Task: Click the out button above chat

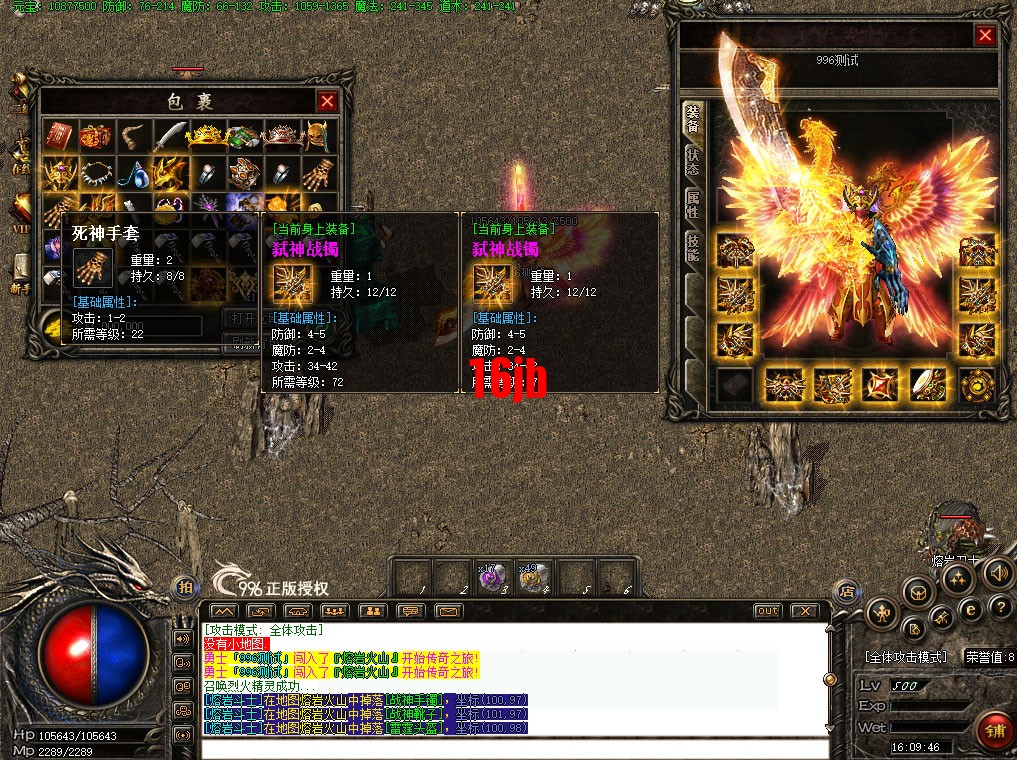Action: [x=767, y=610]
